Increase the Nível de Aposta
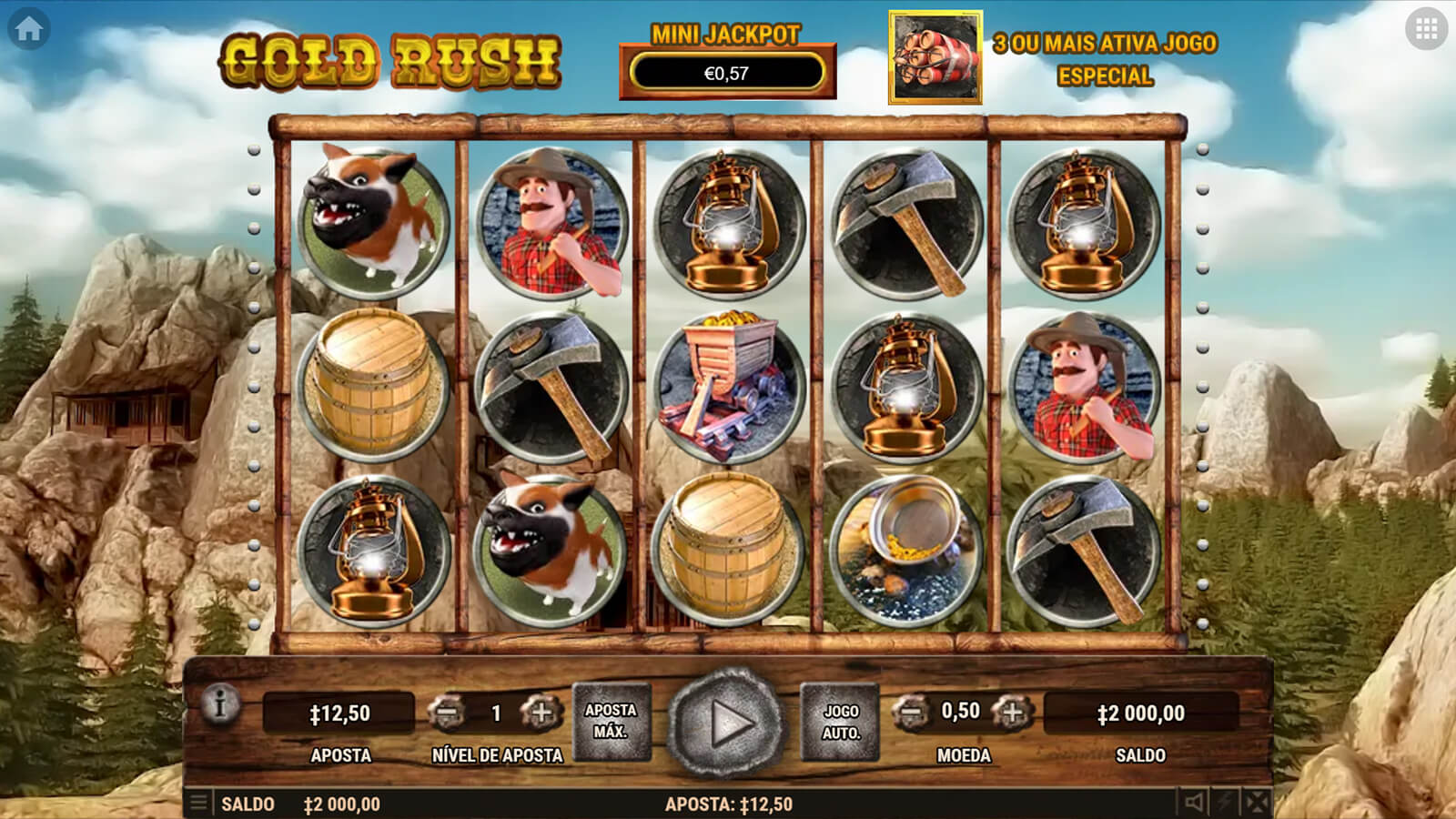Image resolution: width=1456 pixels, height=819 pixels. click(x=541, y=713)
